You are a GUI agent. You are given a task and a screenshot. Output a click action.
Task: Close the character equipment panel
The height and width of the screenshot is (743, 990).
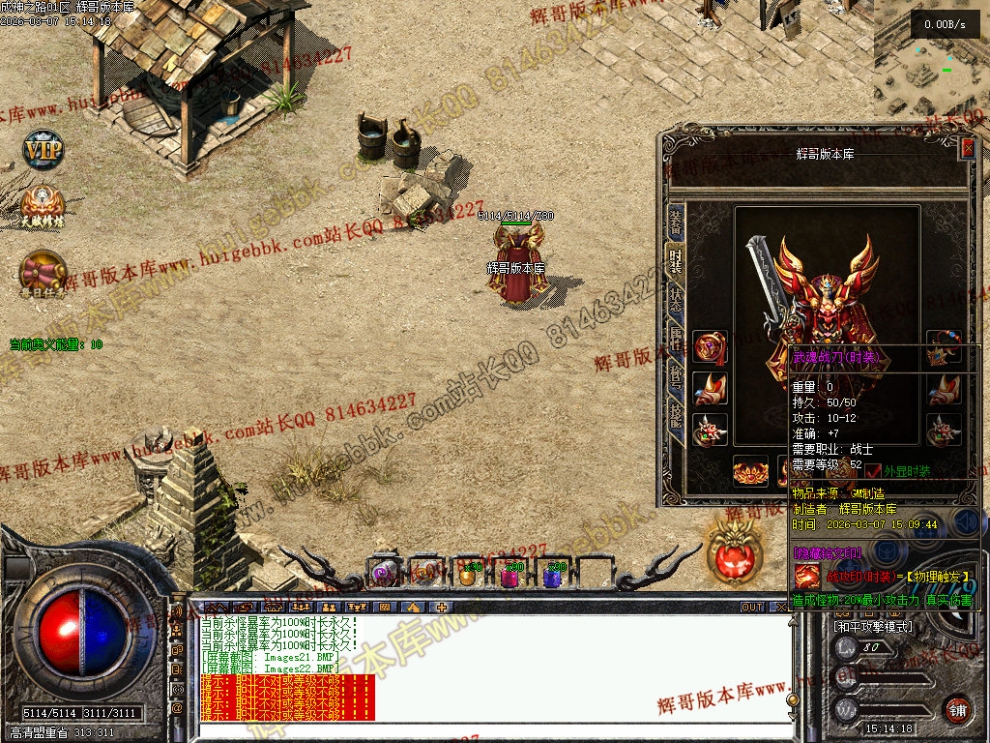click(x=967, y=149)
